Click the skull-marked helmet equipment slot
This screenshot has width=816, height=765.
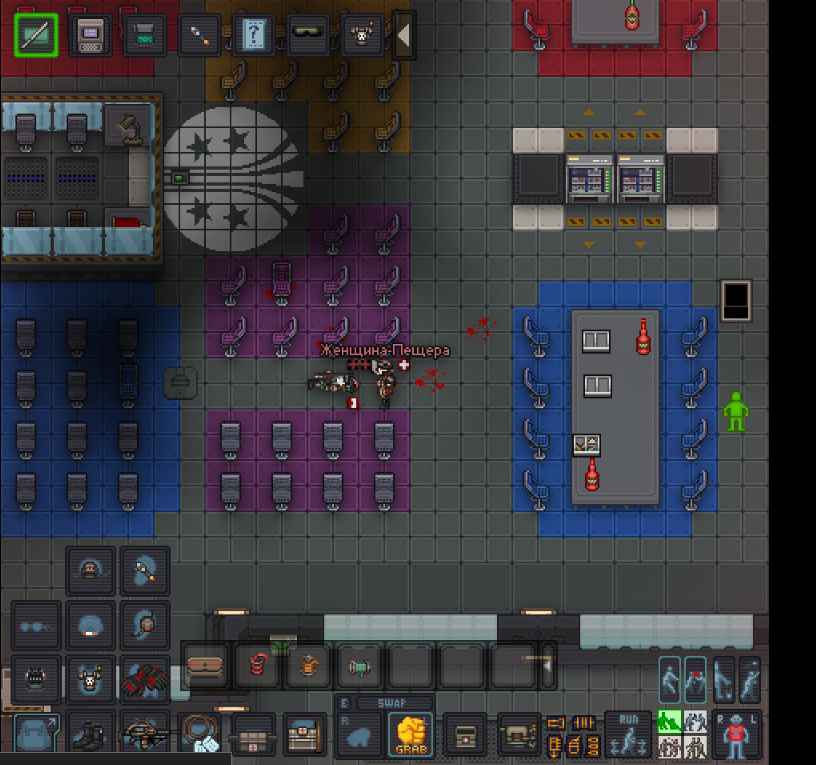coord(90,681)
